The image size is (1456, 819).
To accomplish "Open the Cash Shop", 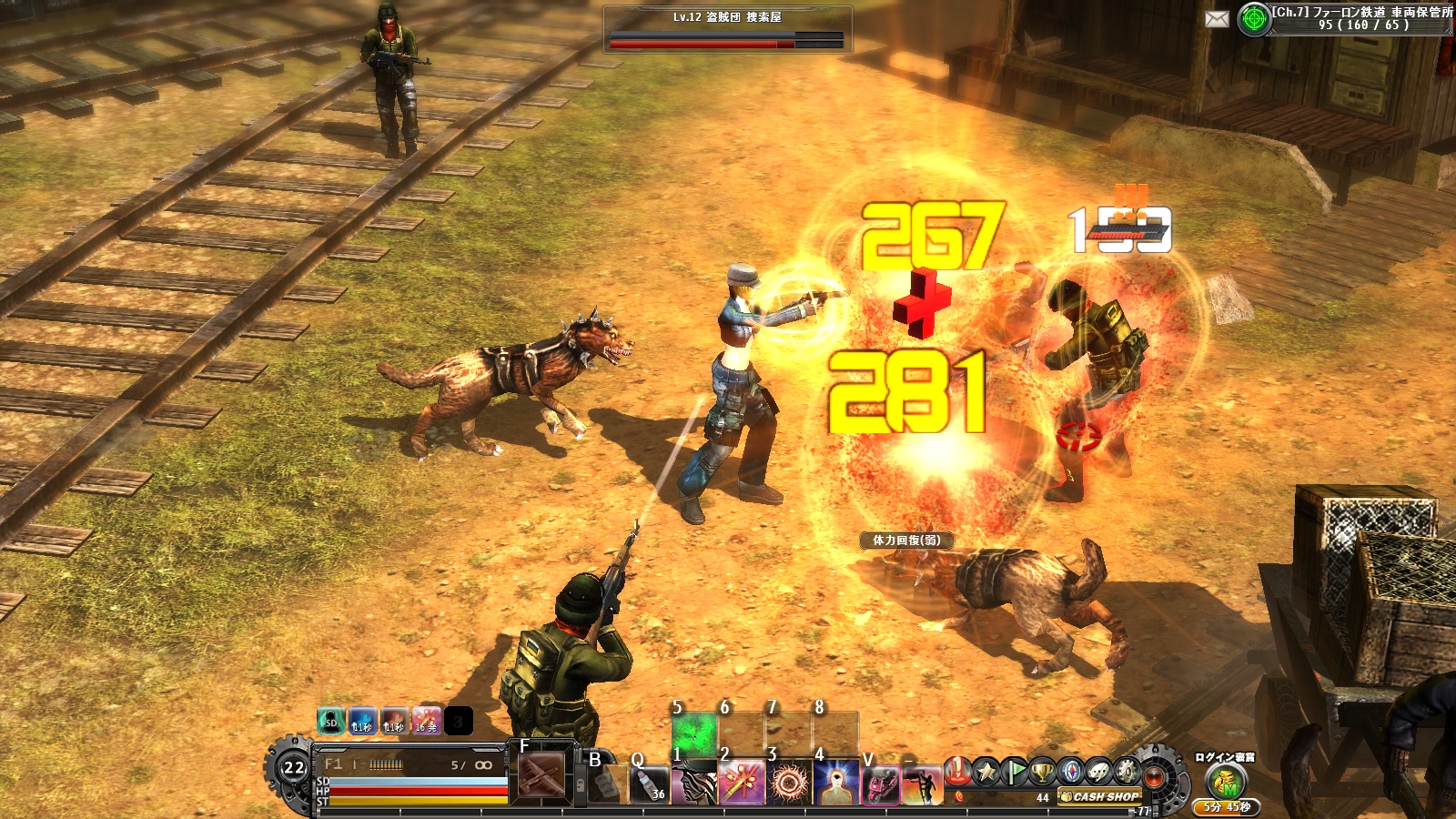I will click(1100, 797).
